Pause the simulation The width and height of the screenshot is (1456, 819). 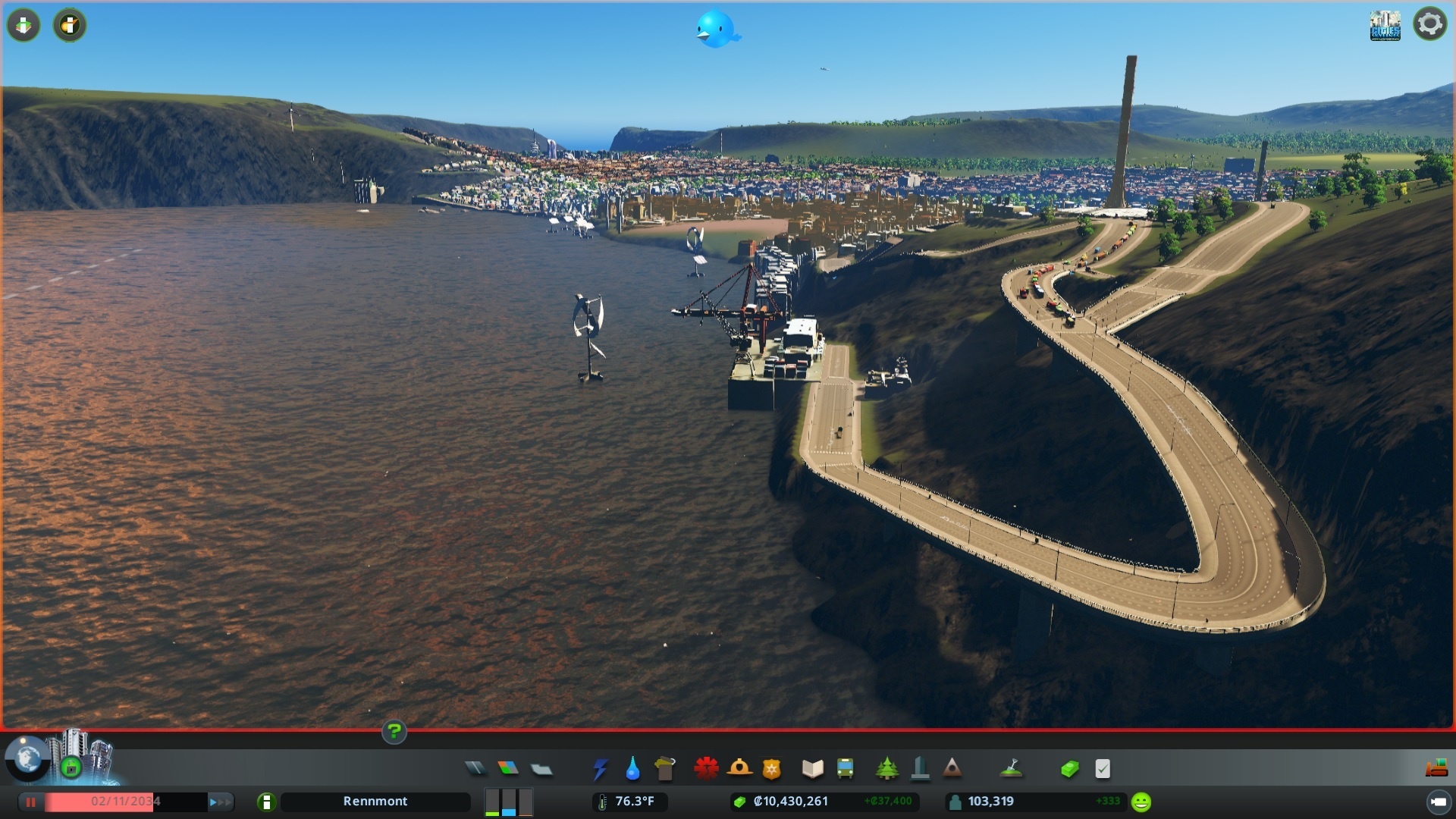(x=31, y=802)
